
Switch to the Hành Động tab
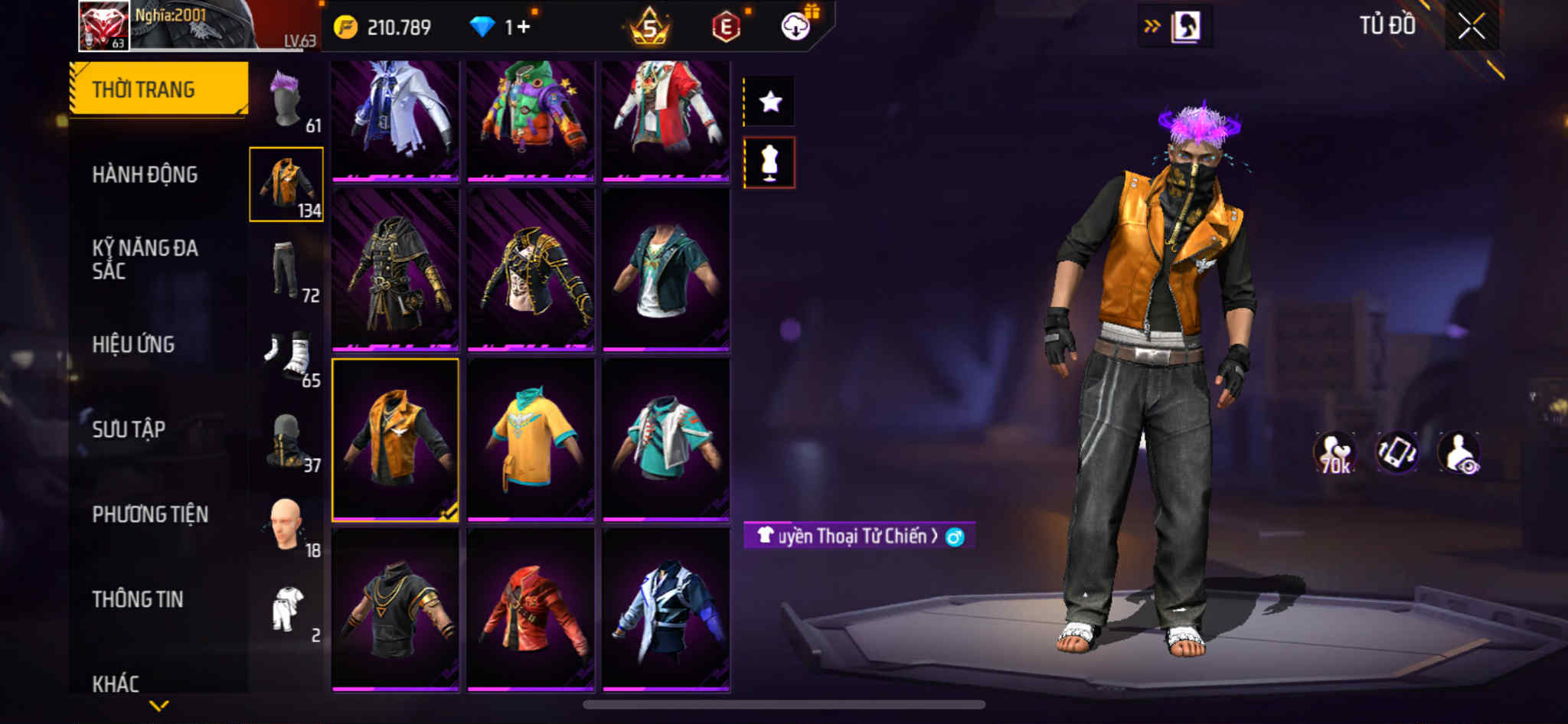(145, 174)
